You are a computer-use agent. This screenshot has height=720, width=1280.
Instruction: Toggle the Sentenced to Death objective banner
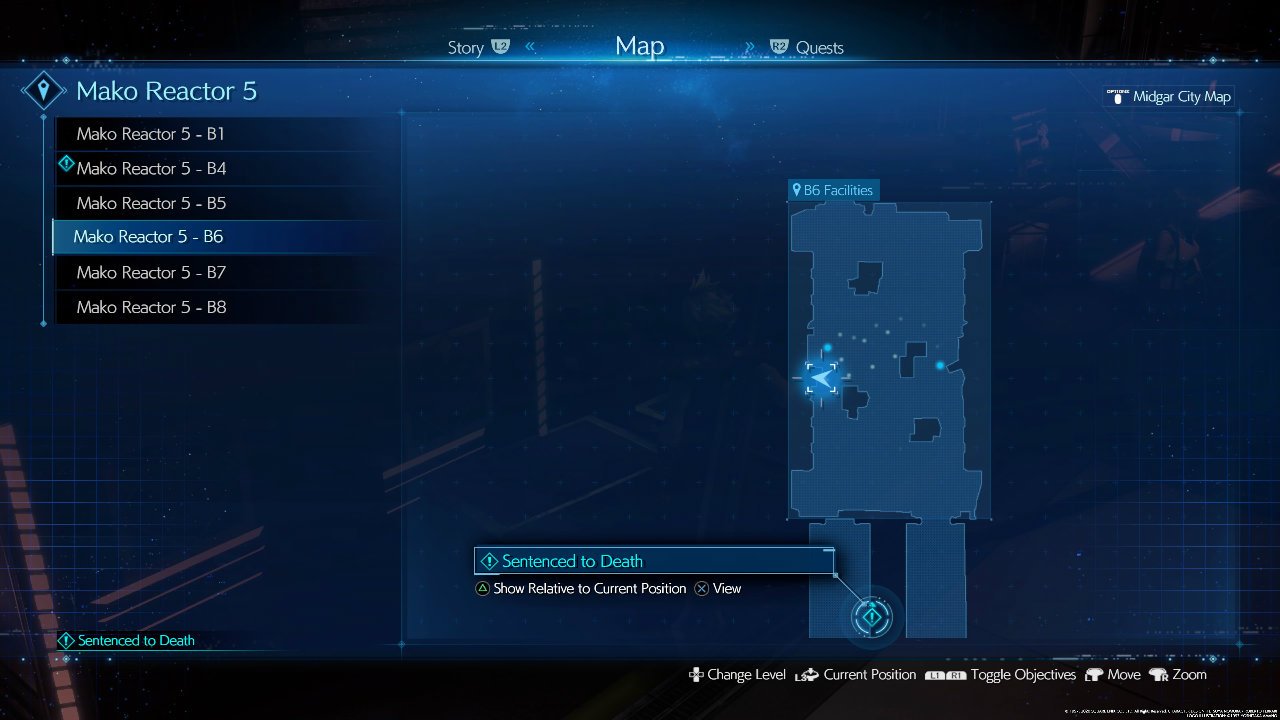[654, 561]
